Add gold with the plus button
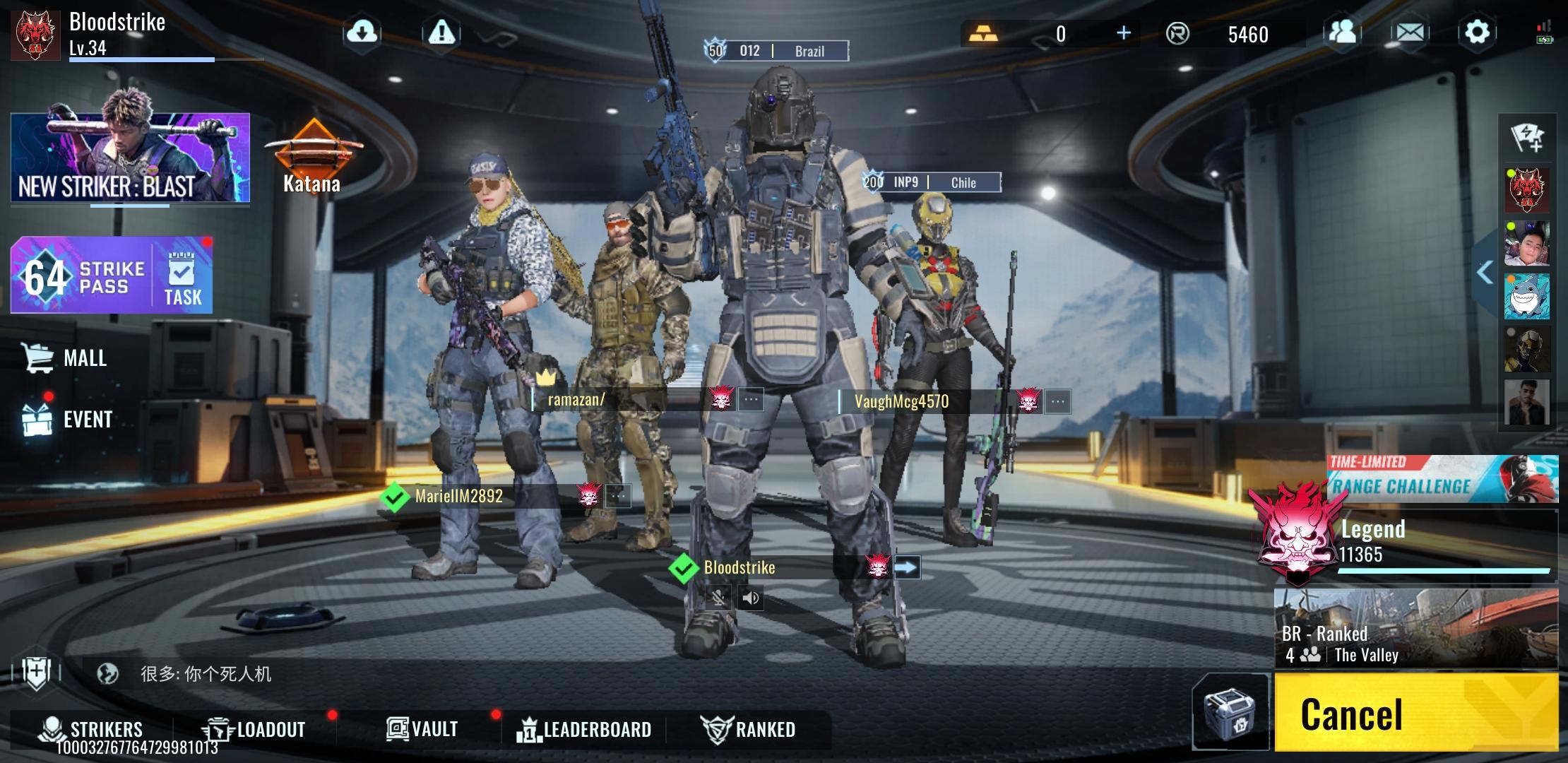1568x763 pixels. point(1123,33)
